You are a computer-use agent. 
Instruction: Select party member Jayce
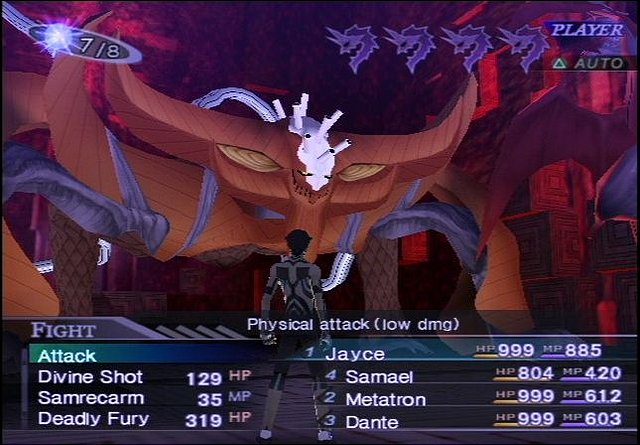[x=355, y=353]
